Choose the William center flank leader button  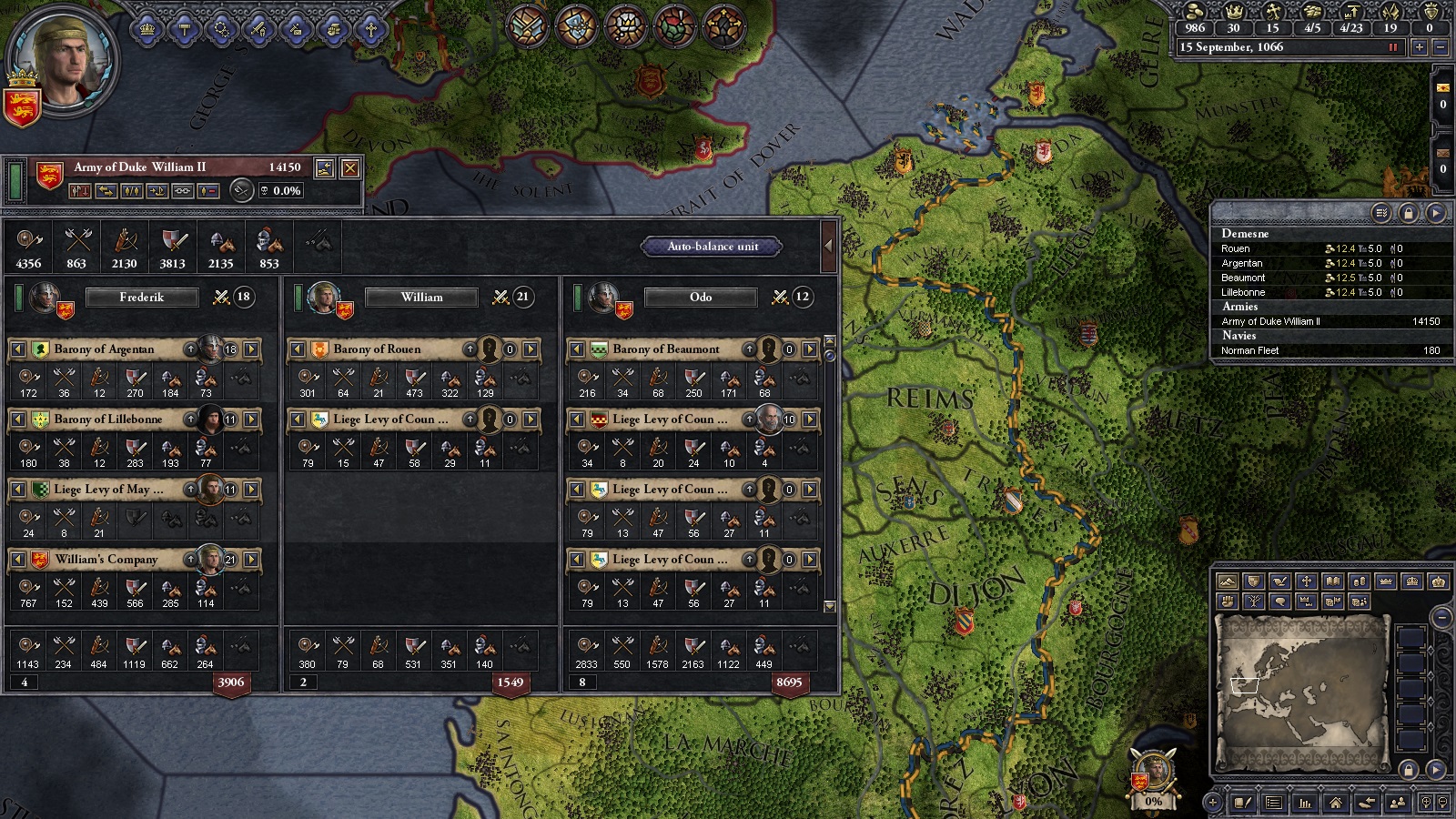421,298
